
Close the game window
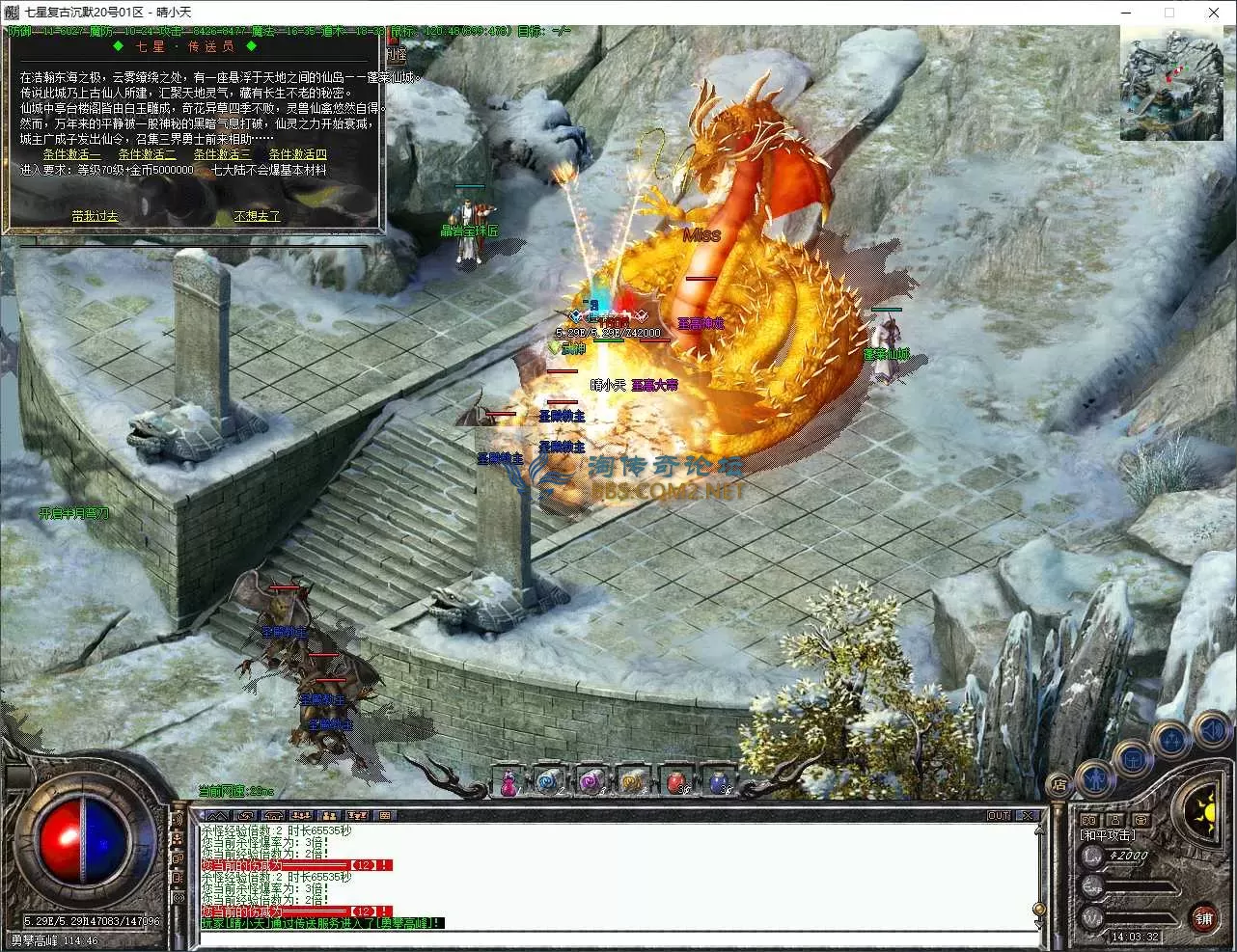tap(1214, 13)
